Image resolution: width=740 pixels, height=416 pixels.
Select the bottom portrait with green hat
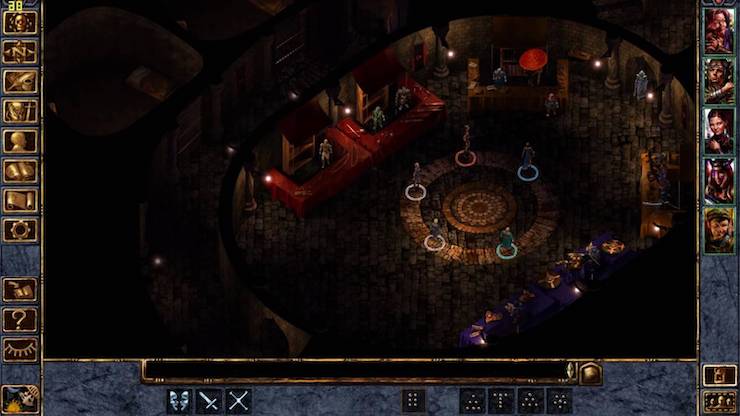coord(718,230)
